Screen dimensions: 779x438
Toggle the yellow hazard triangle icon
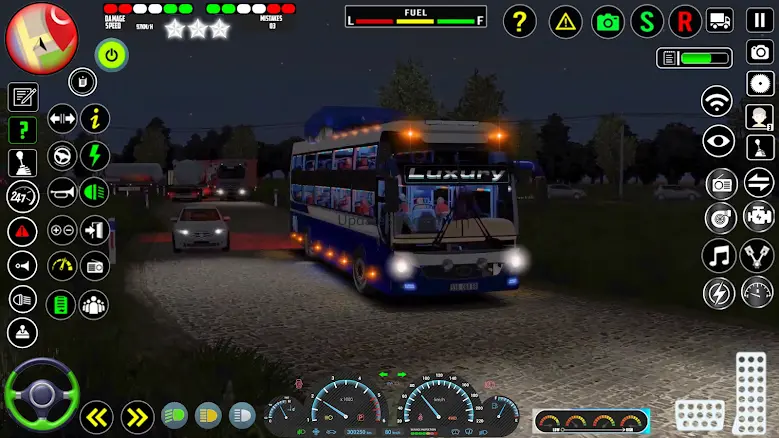(566, 21)
